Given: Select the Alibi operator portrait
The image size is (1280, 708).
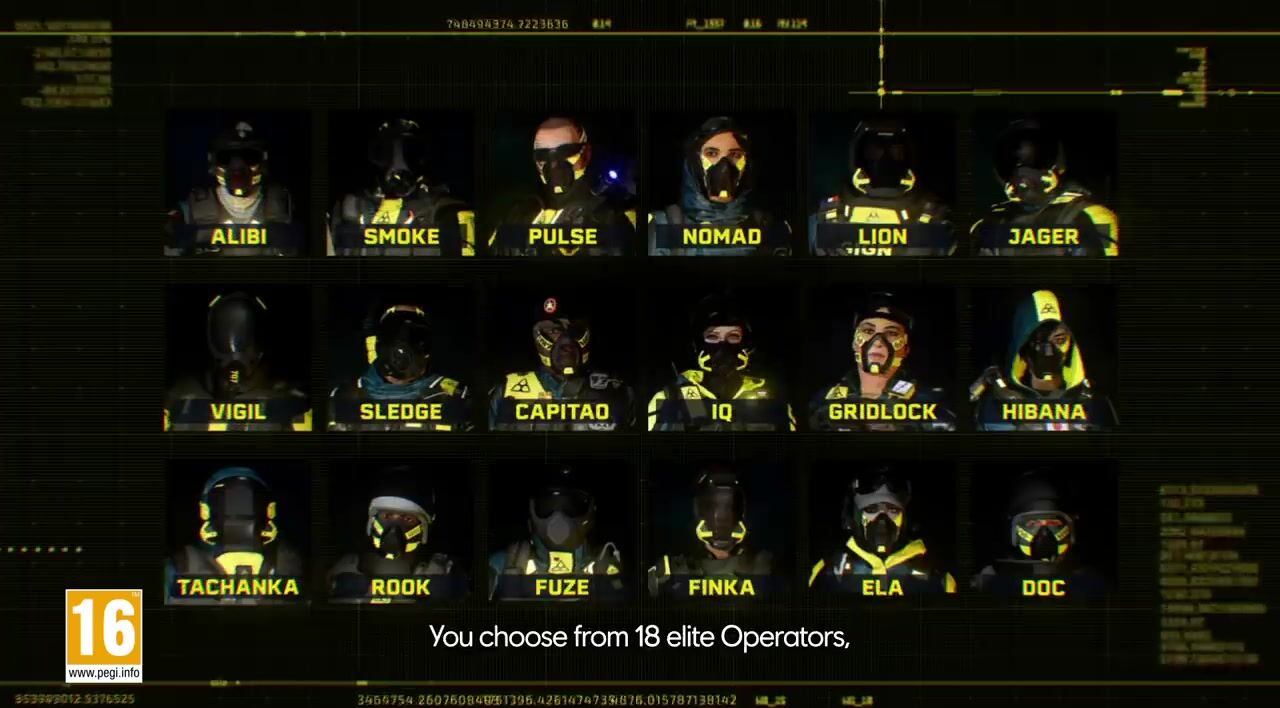Looking at the screenshot, I should pos(238,184).
